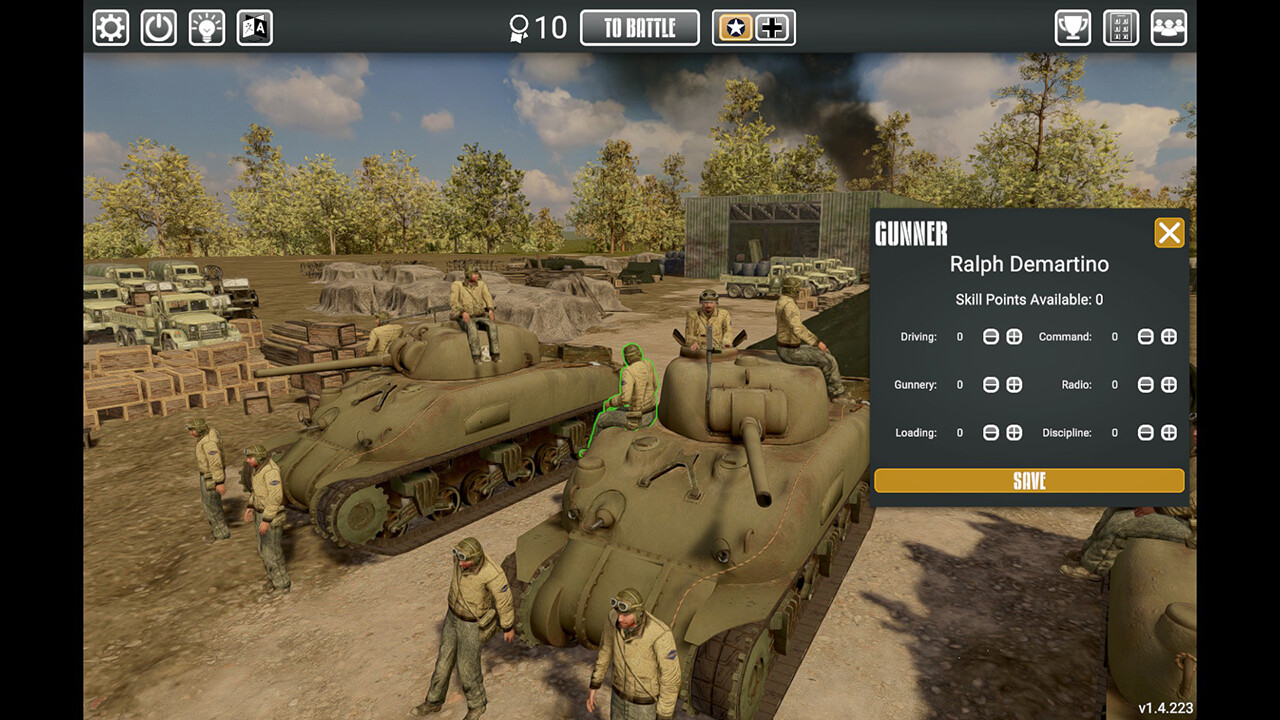The width and height of the screenshot is (1280, 720).
Task: Increase the Driving skill with plus
Action: pos(1014,337)
